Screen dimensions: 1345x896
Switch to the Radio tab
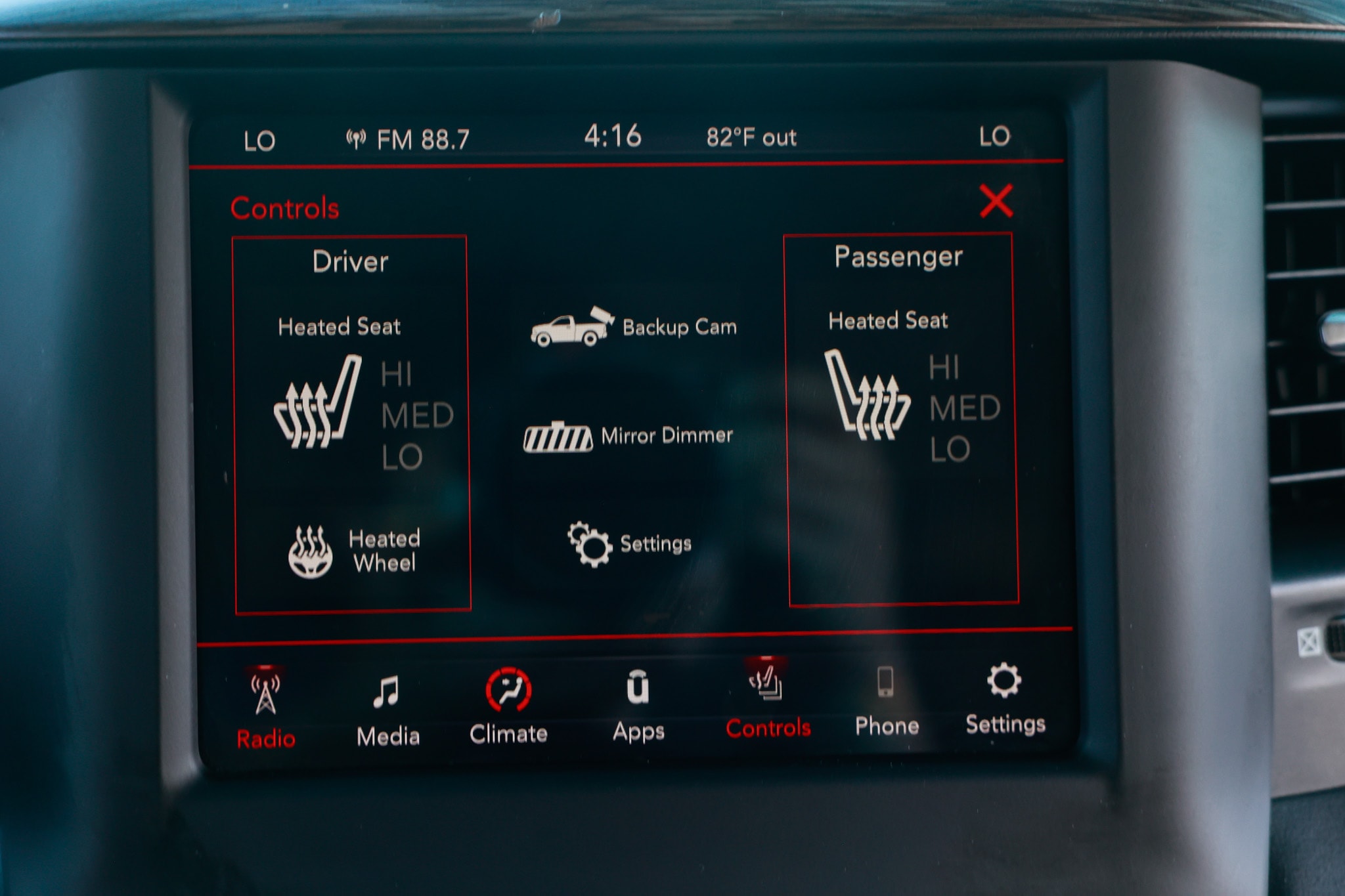point(266,710)
